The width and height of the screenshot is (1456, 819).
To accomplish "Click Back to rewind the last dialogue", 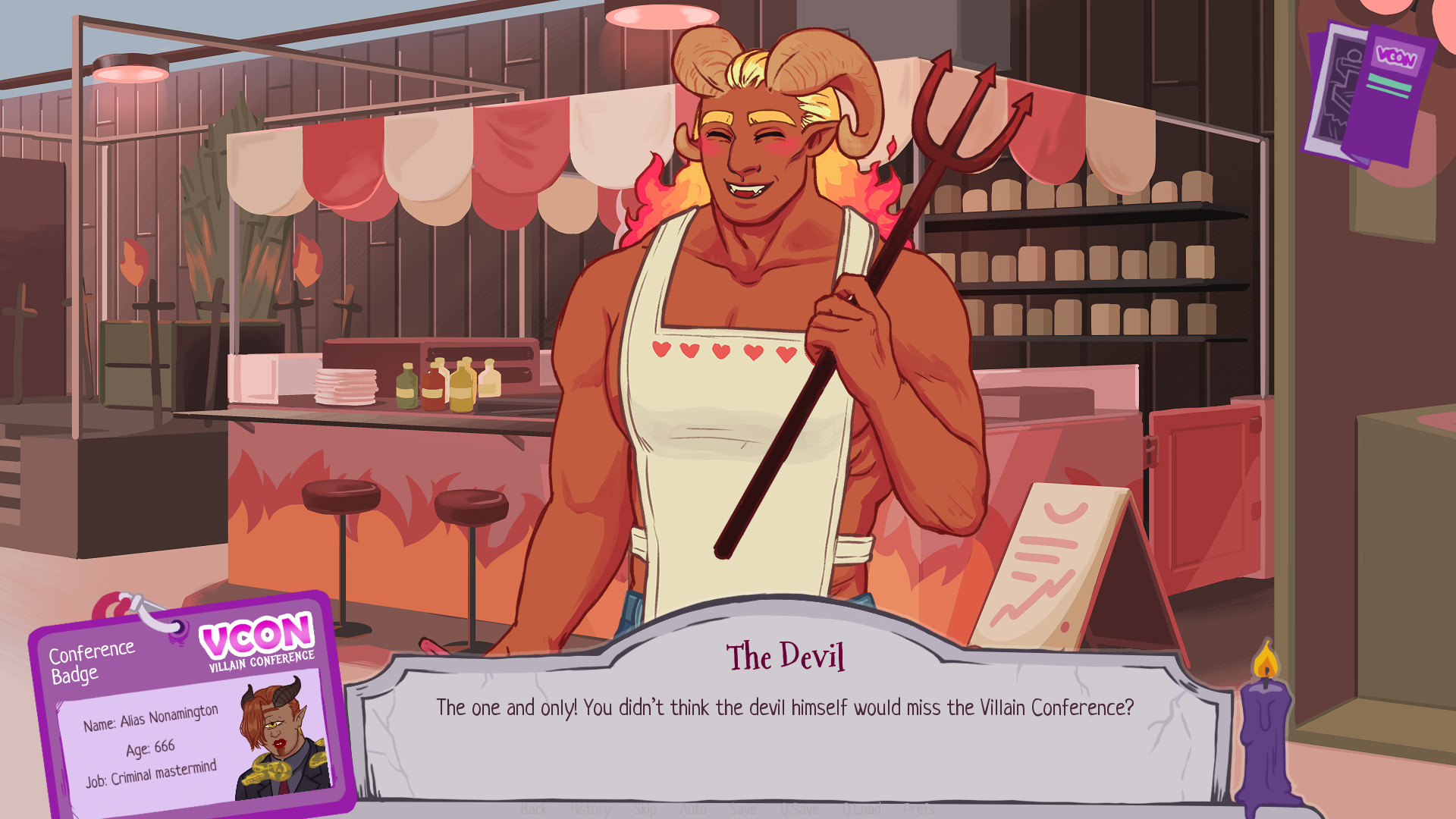I will pos(533,810).
